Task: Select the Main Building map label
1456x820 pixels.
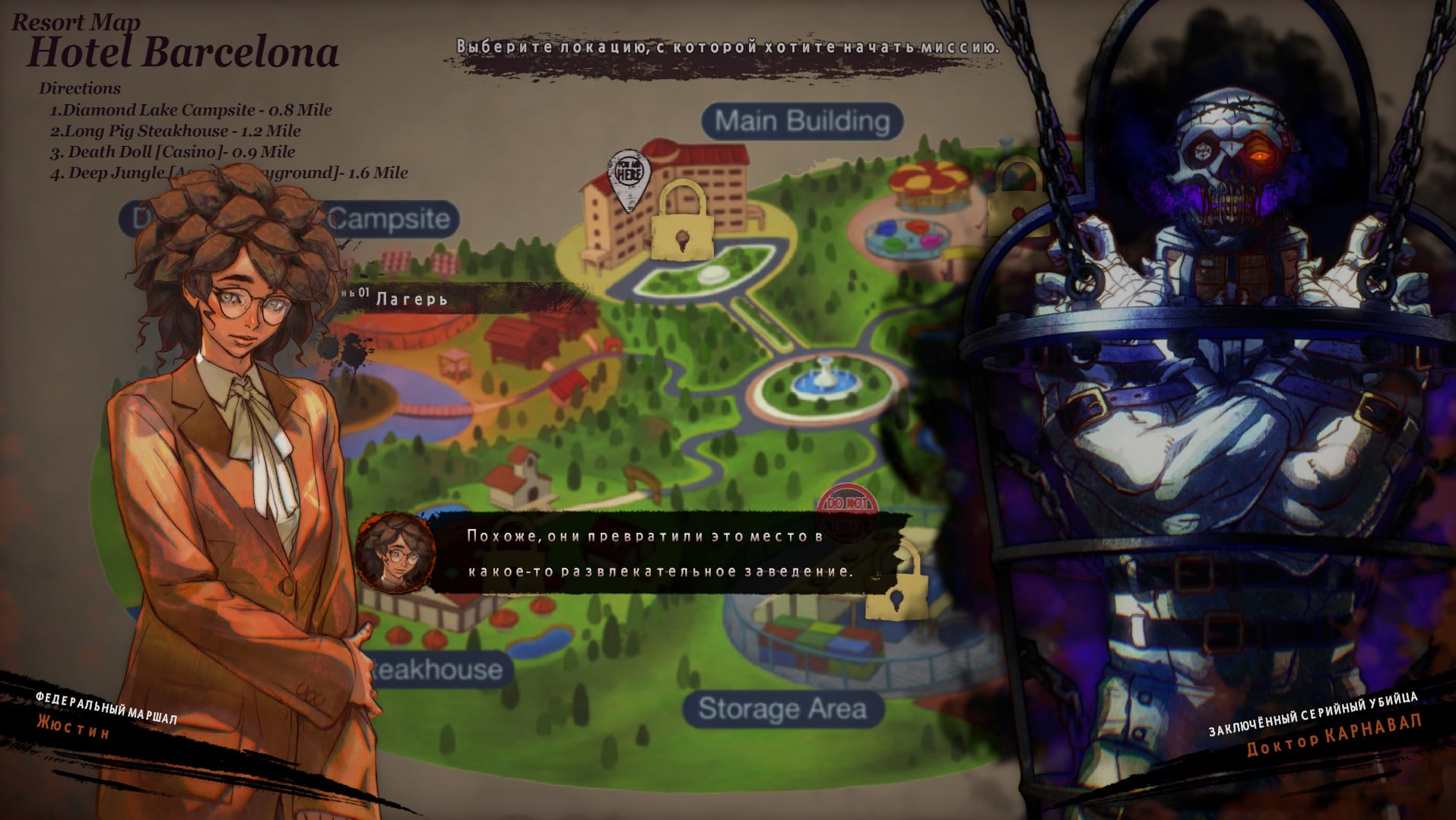Action: click(802, 122)
